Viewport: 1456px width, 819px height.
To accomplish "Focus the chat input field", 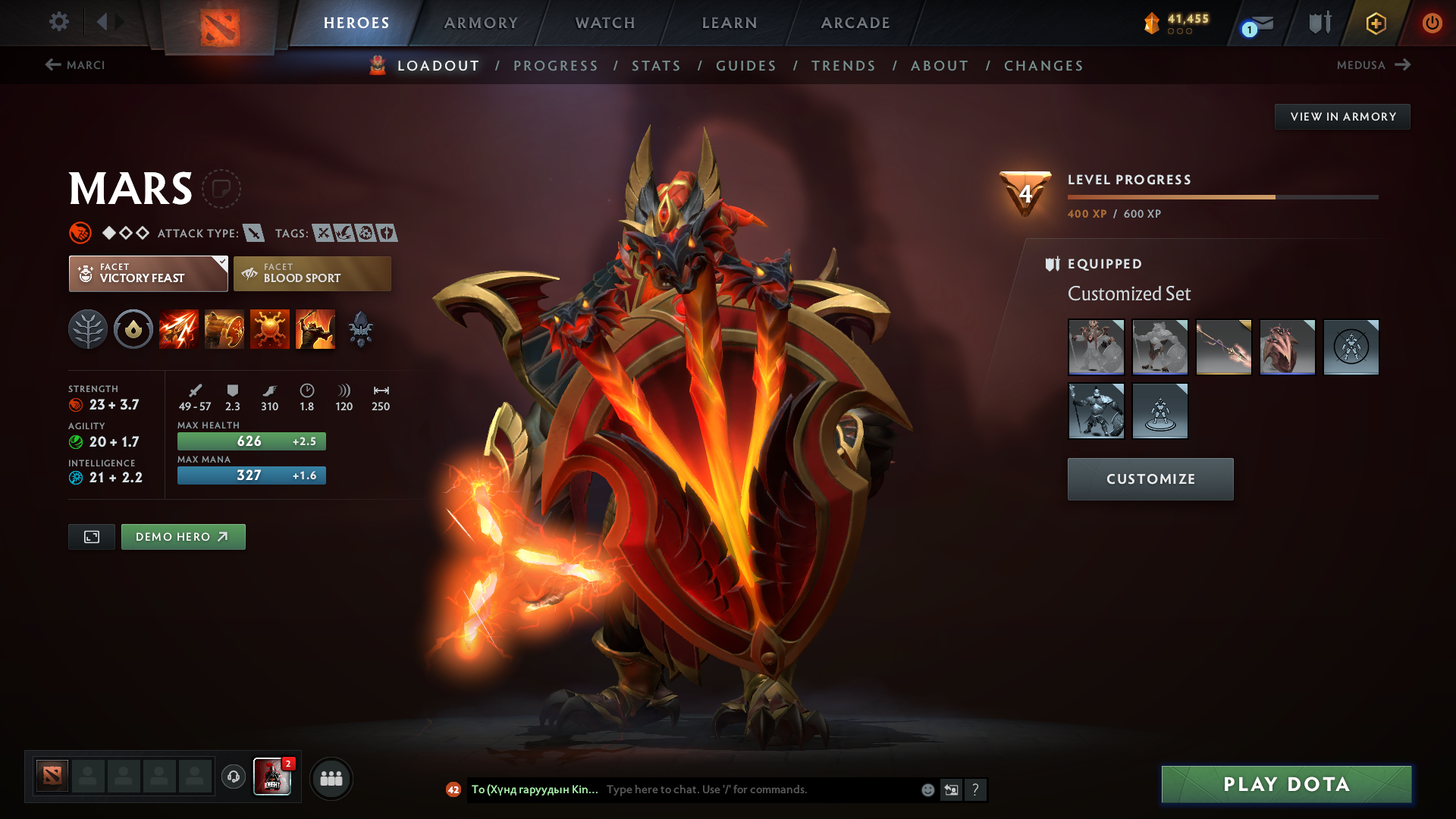I will click(x=758, y=789).
